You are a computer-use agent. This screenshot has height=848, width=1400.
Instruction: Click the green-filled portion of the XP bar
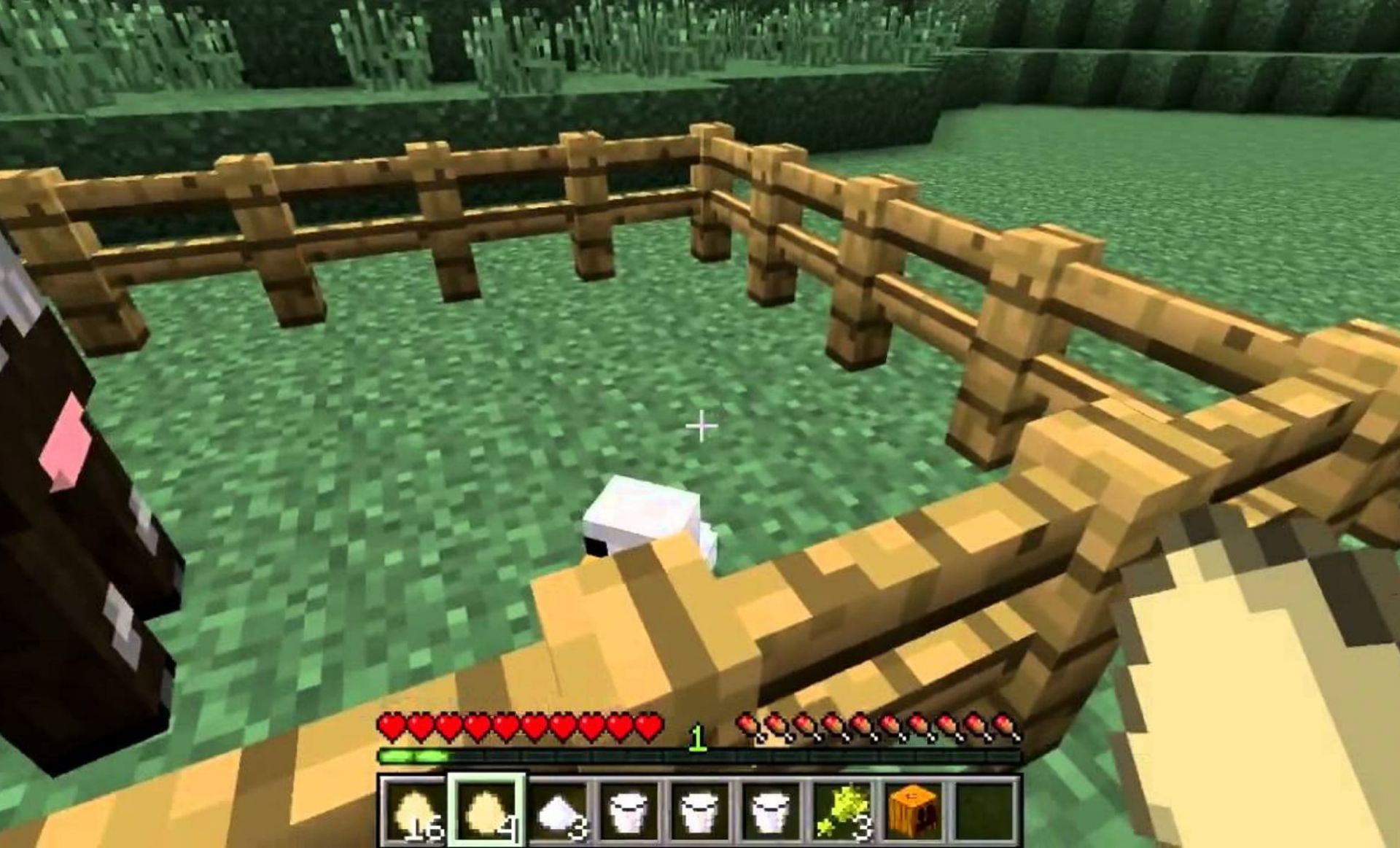413,756
